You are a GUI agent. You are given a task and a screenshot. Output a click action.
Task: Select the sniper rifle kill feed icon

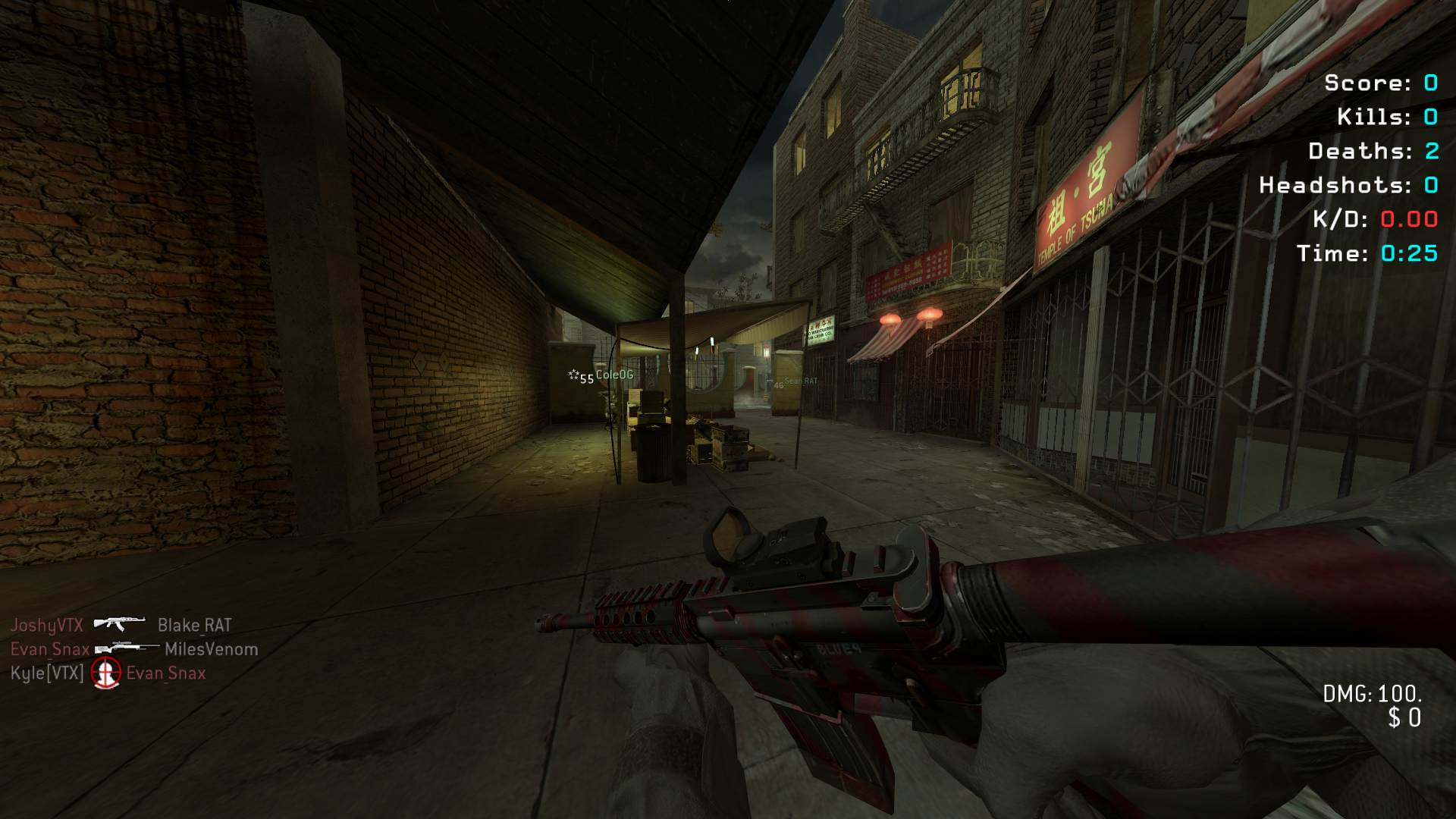[x=127, y=648]
